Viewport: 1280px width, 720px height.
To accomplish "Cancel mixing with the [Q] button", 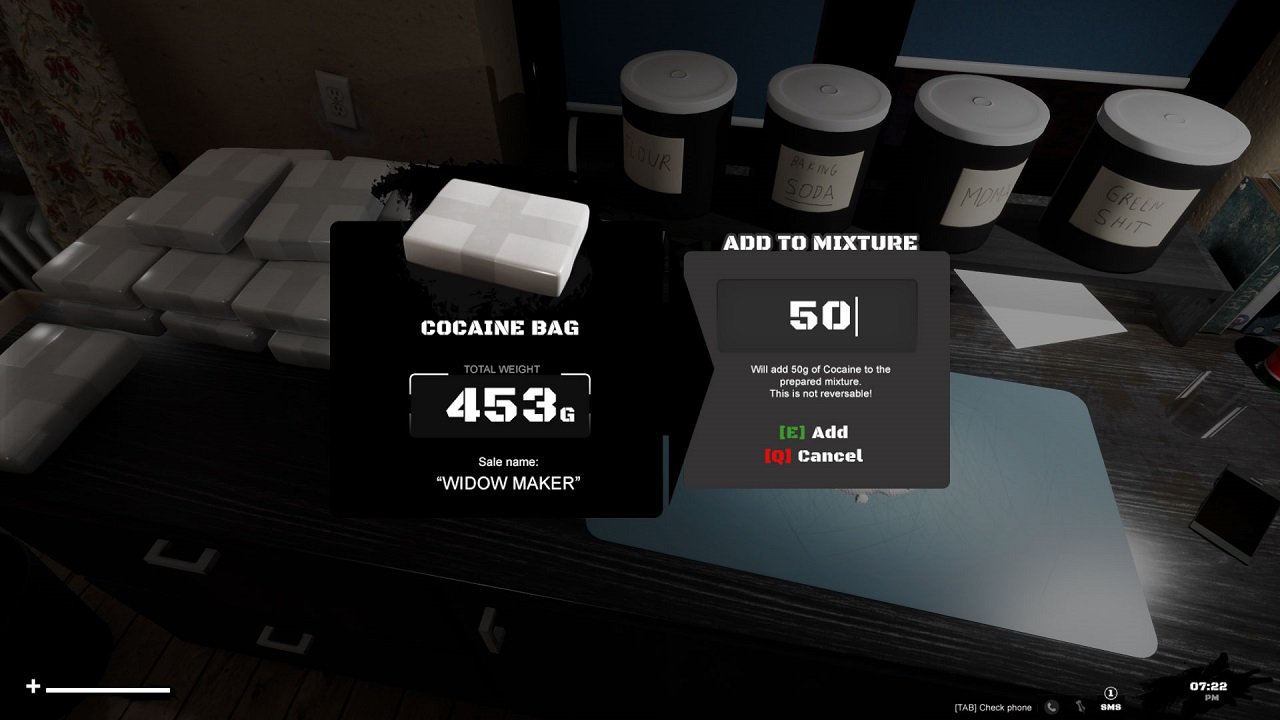I will [x=816, y=455].
